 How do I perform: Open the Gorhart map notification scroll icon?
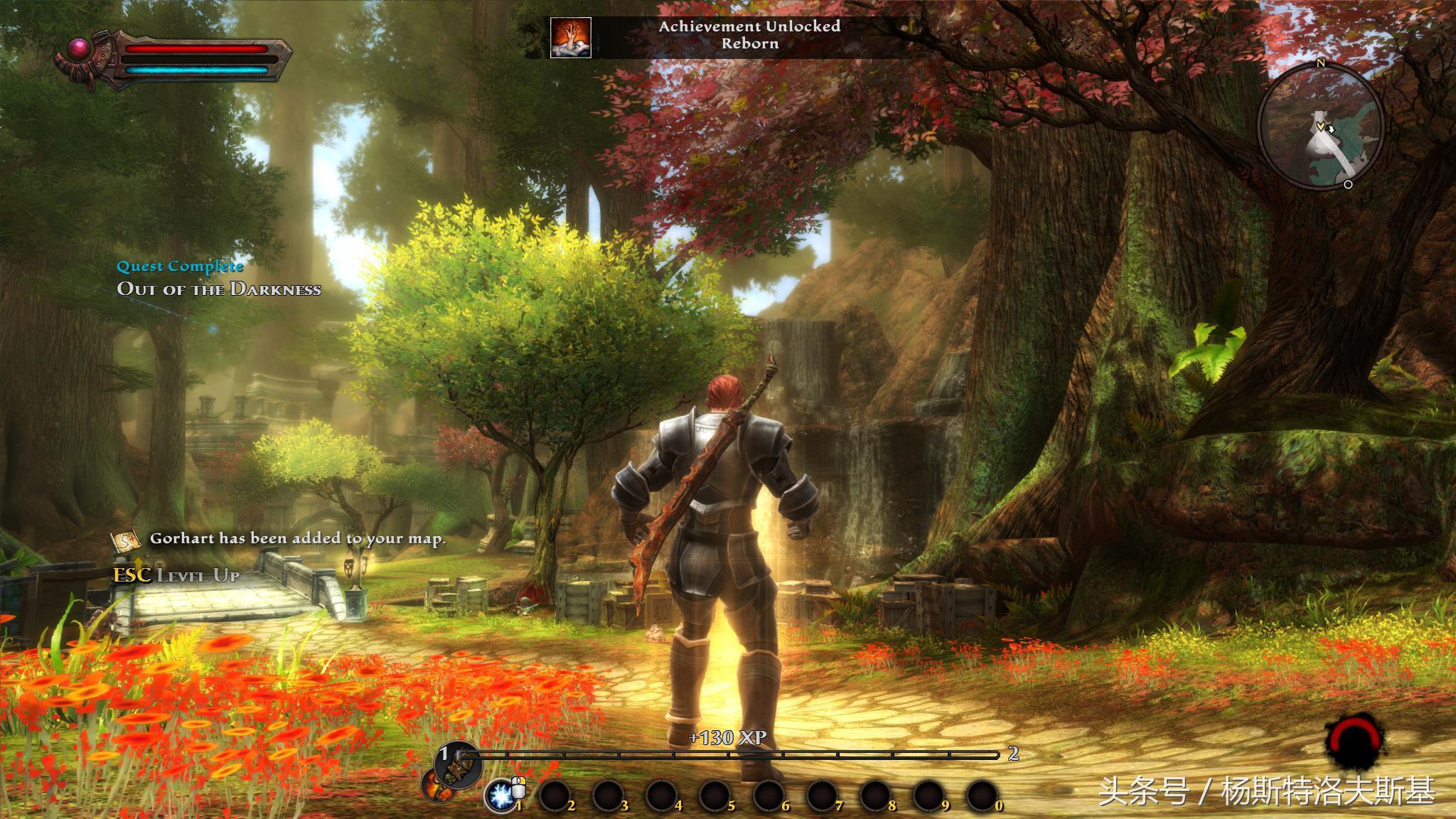tap(125, 540)
